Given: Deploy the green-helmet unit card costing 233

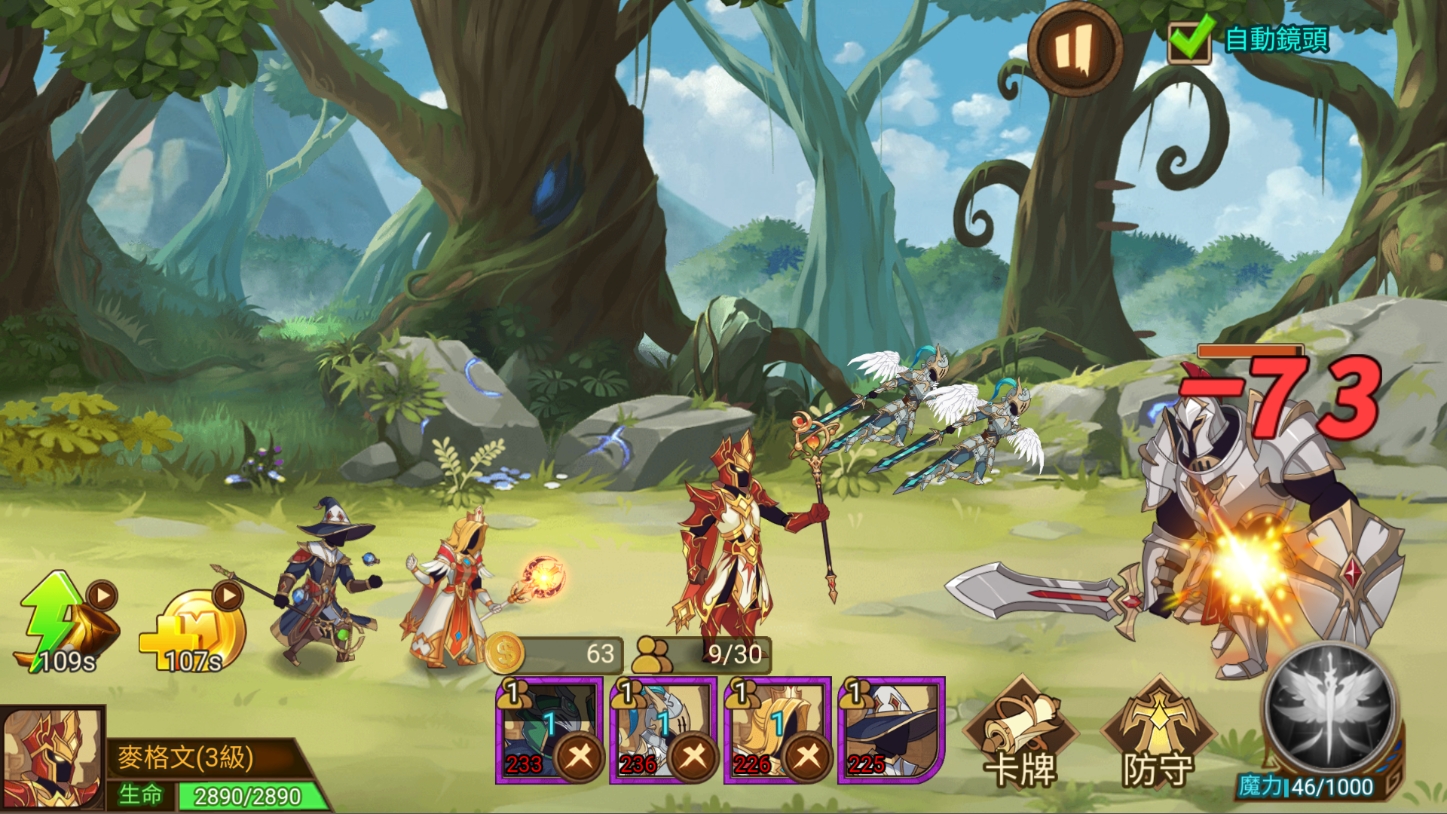Looking at the screenshot, I should pyautogui.click(x=549, y=730).
